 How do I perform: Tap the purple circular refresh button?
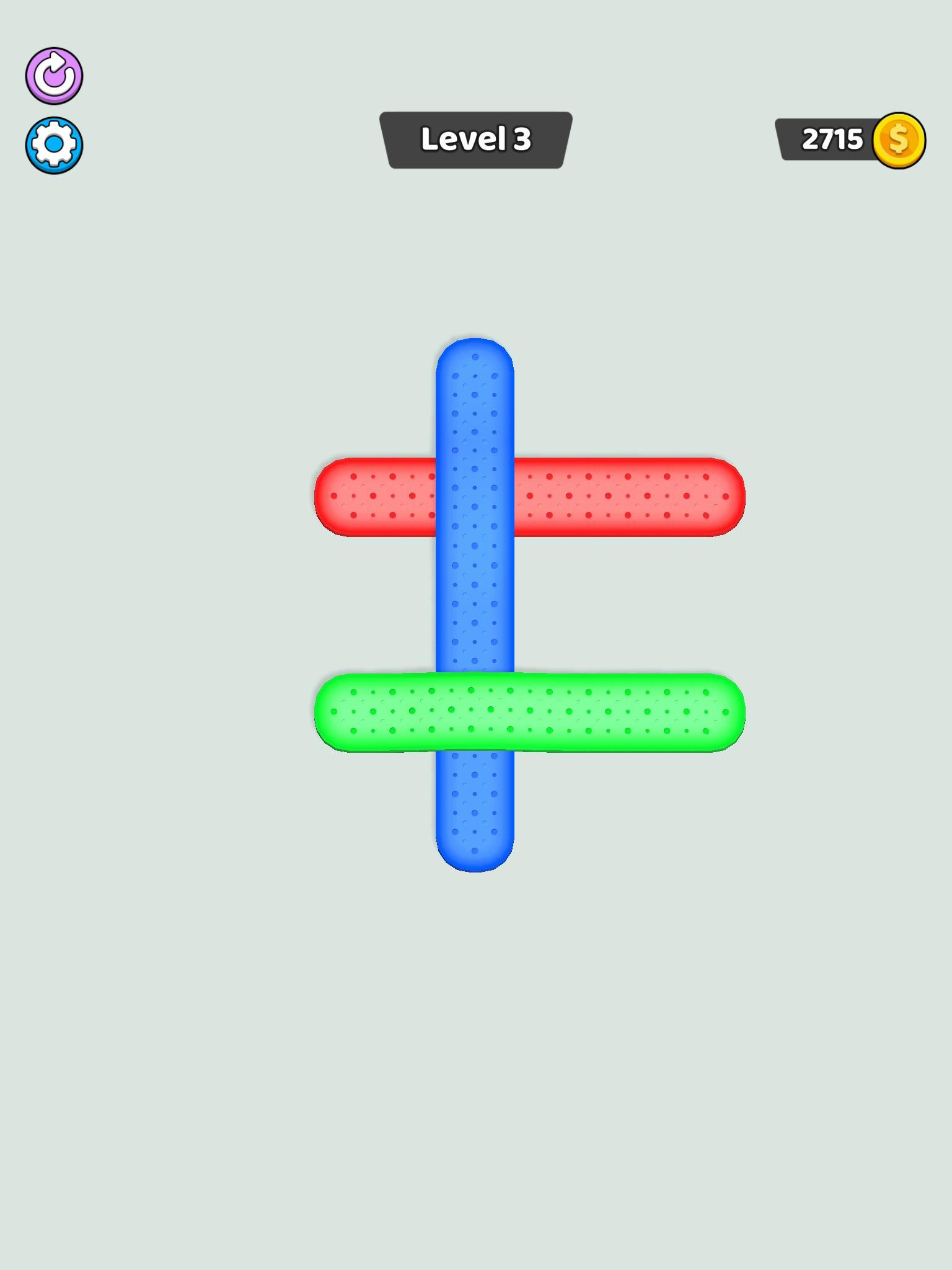click(55, 76)
